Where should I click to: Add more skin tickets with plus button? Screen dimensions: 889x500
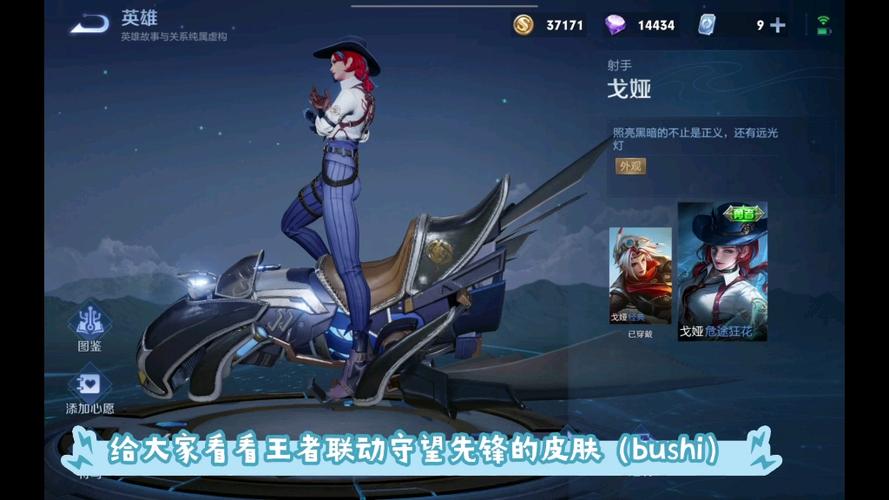pyautogui.click(x=777, y=25)
